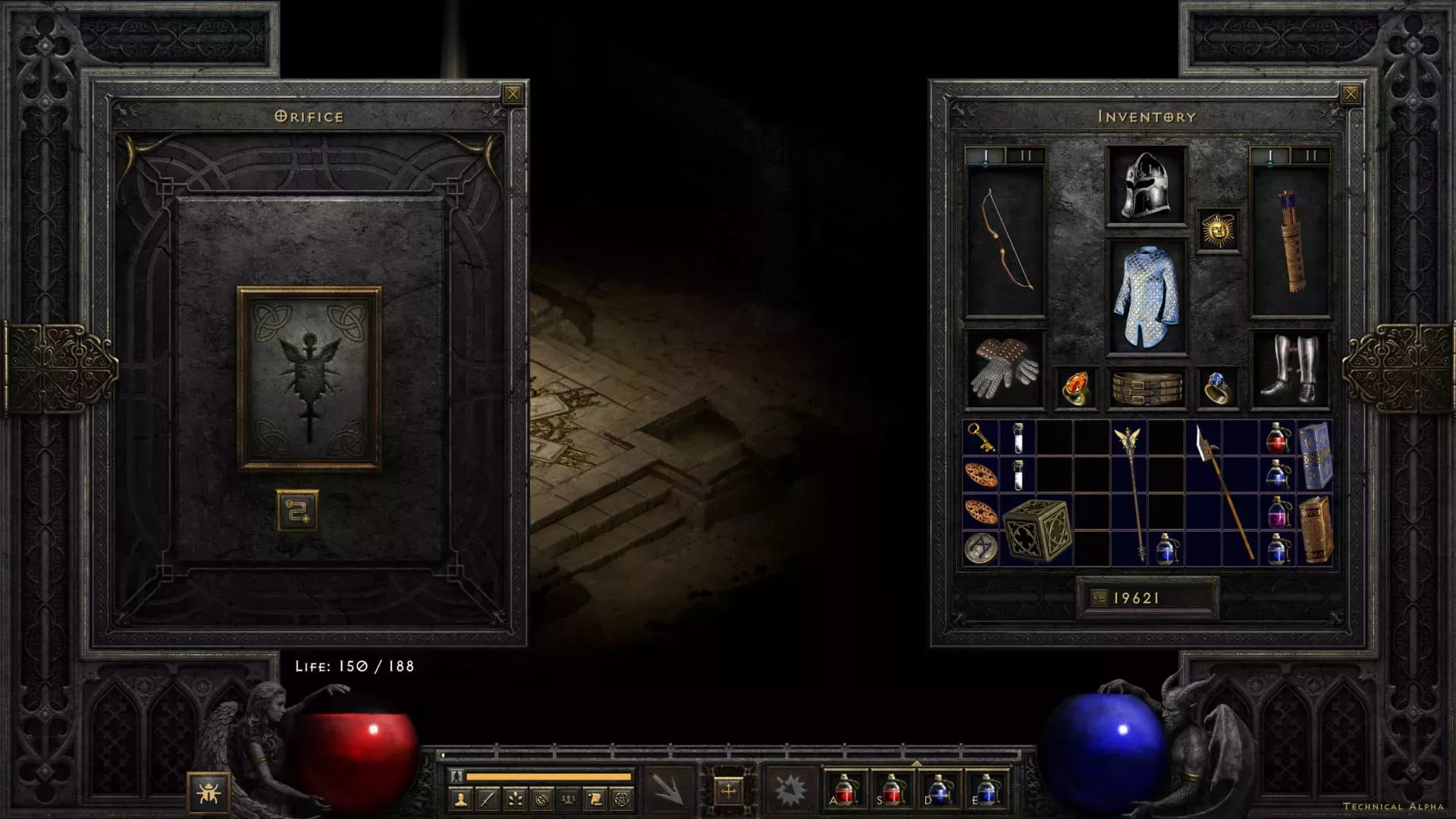Open the character screen icon on action bar

tap(461, 799)
